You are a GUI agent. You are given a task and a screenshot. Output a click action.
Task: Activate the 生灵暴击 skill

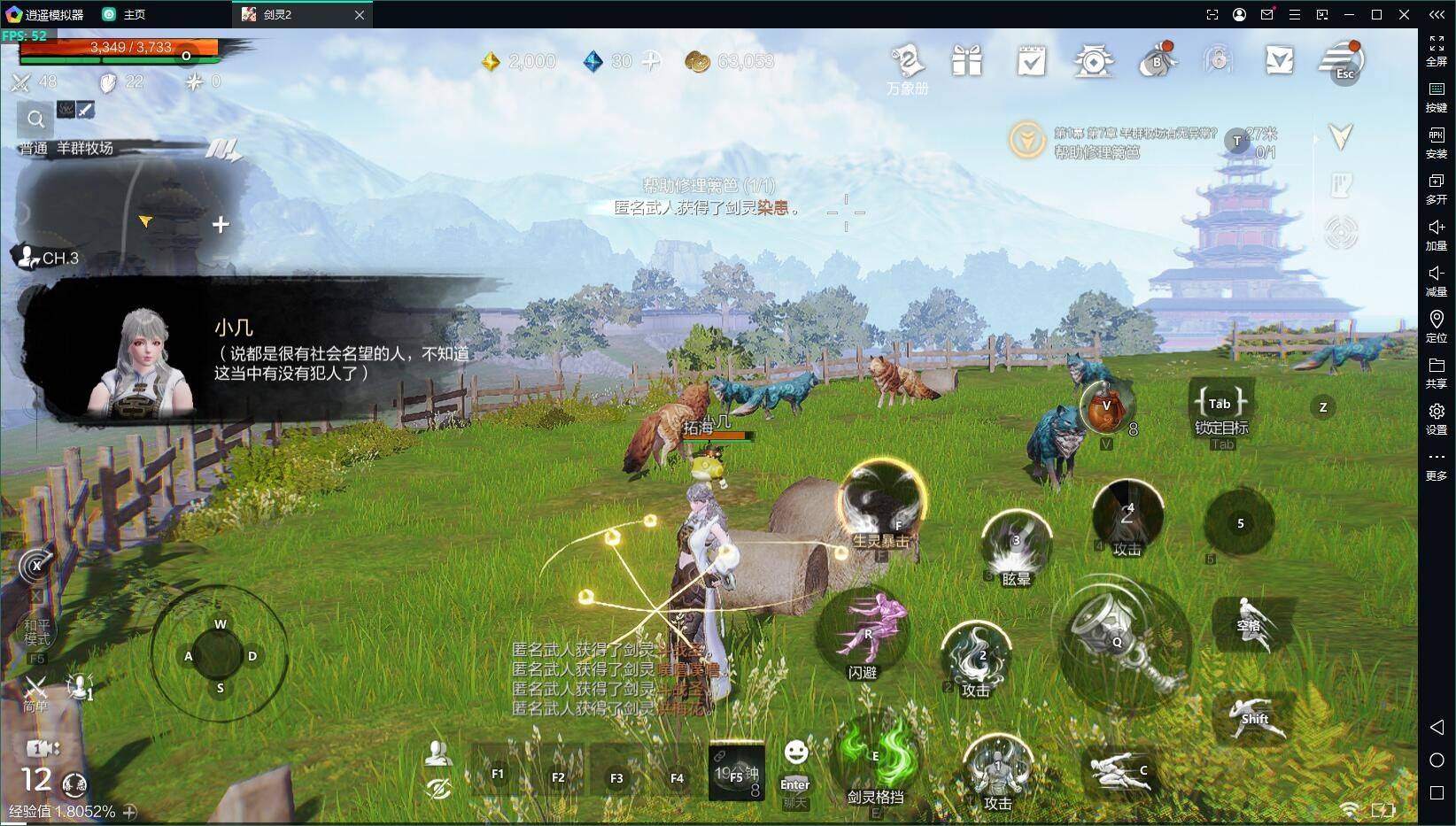[x=881, y=503]
